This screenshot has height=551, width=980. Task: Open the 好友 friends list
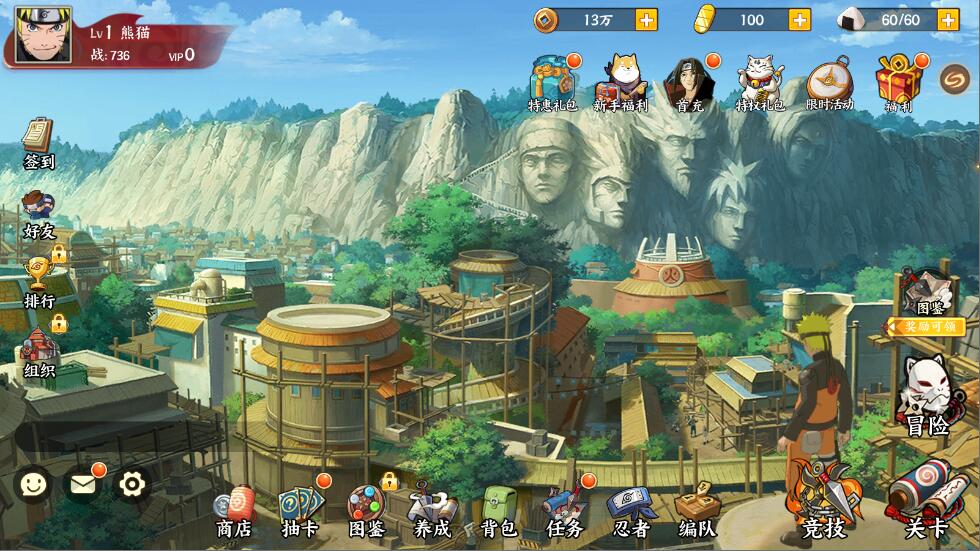[x=39, y=213]
